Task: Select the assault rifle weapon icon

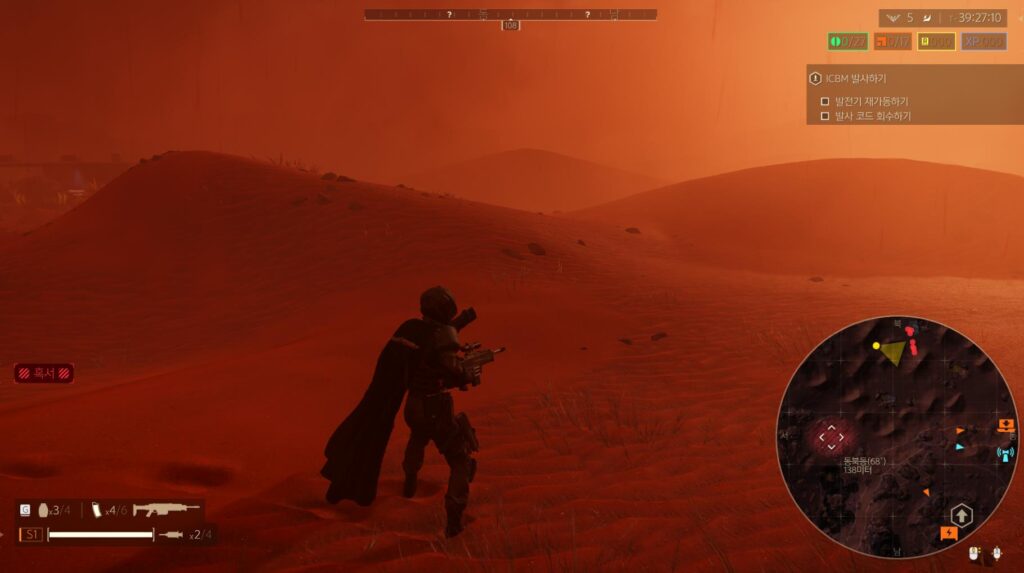Action: [166, 510]
